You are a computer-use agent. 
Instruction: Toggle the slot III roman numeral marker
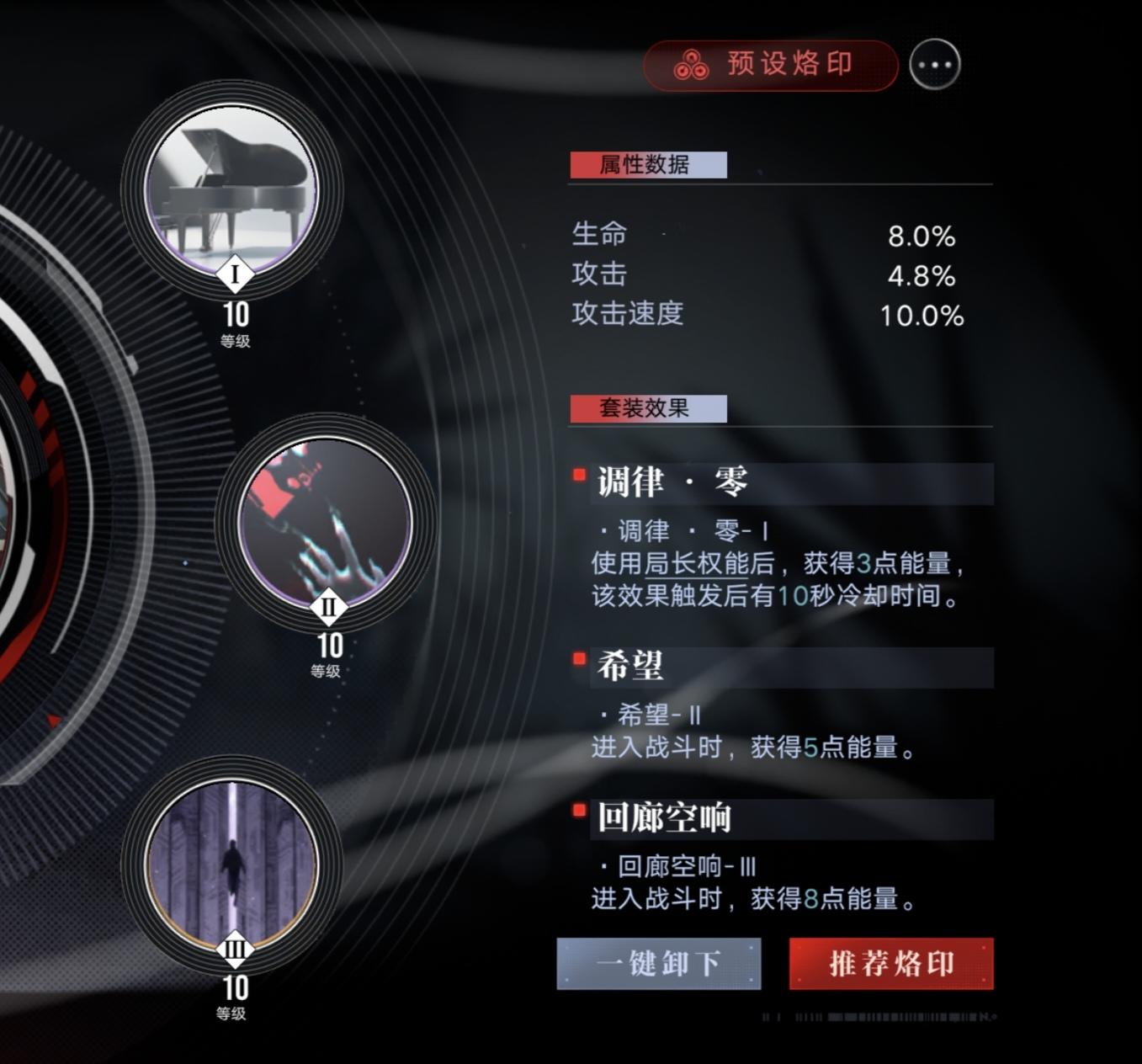236,948
